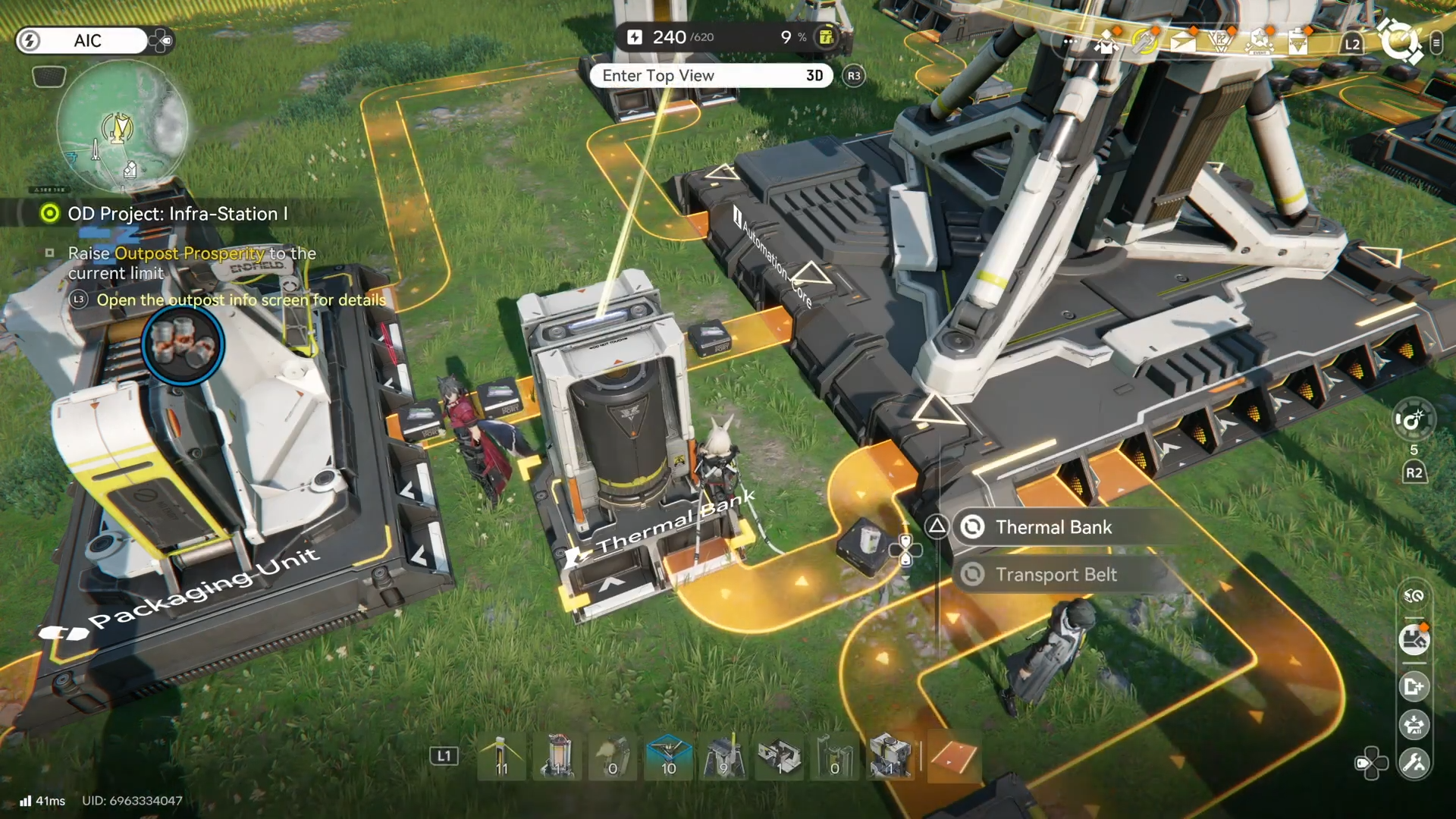Open the shield emblem icon in top bar
This screenshot has height=819, width=1456.
pos(1221,41)
